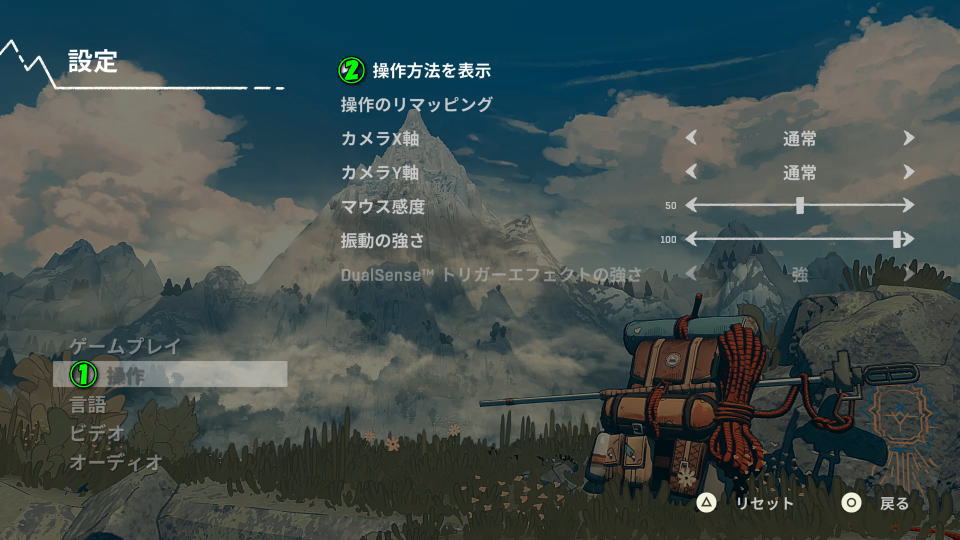The height and width of the screenshot is (540, 960).
Task: Click left arrow for カメラX軸
Action: [690, 139]
